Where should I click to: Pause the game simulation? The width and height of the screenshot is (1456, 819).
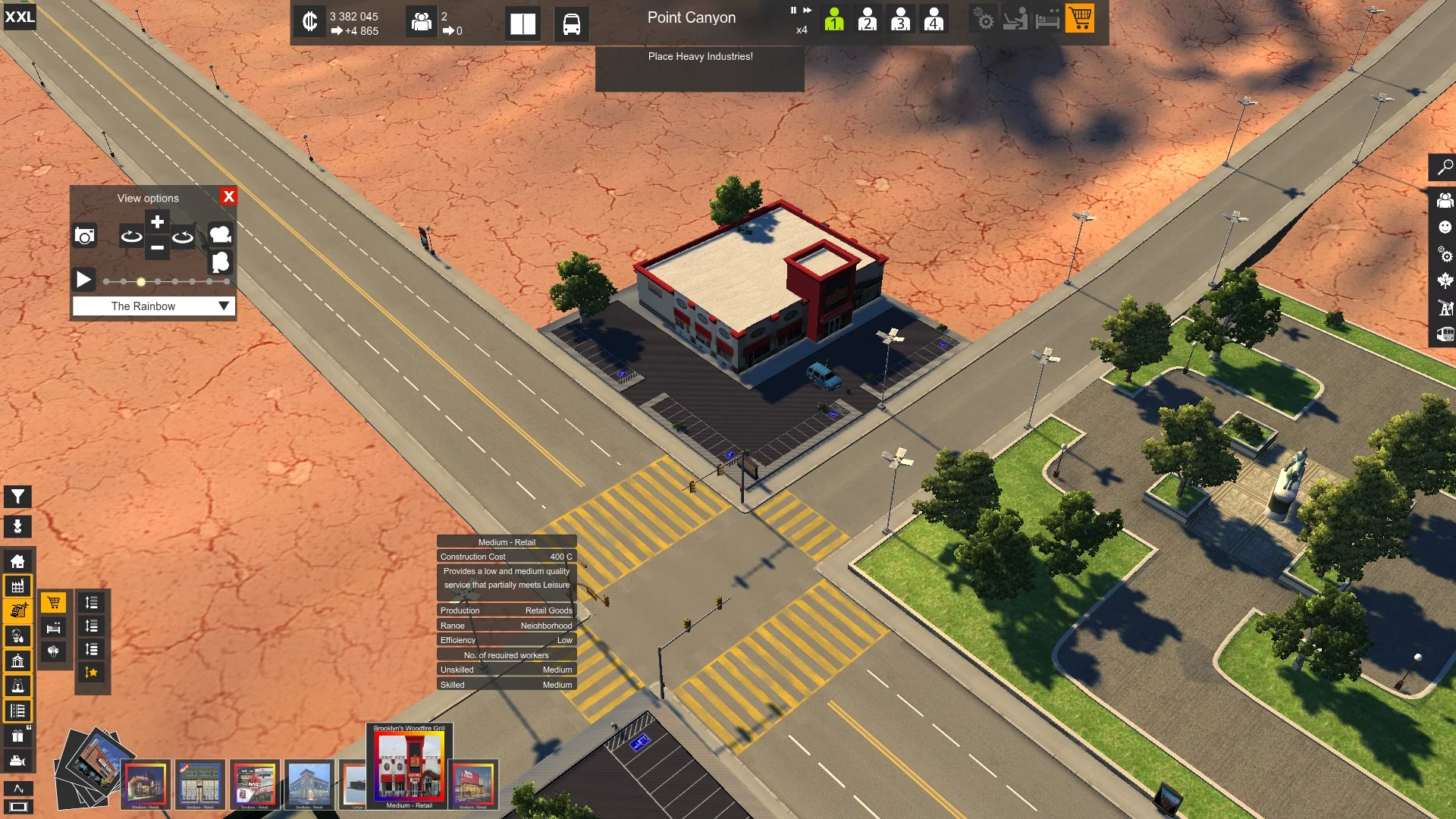(793, 11)
